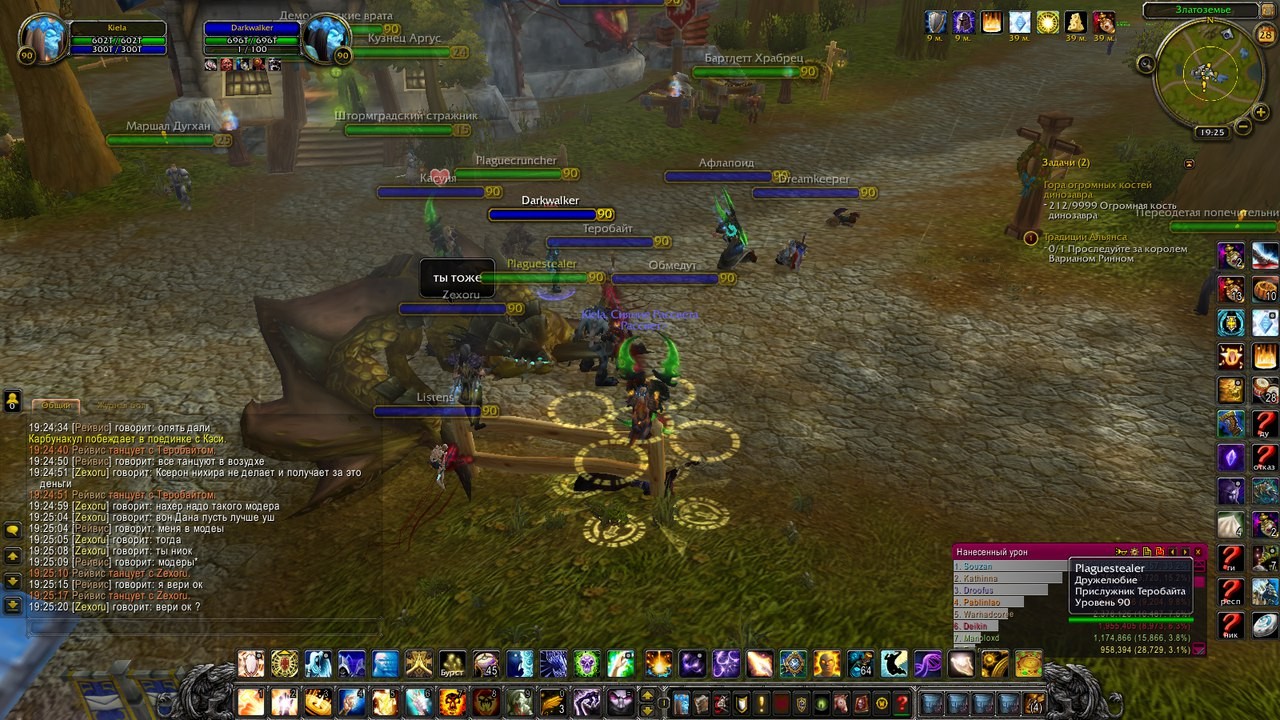This screenshot has height=720, width=1280.
Task: Select the Darkwalker target portrait
Action: [327, 39]
